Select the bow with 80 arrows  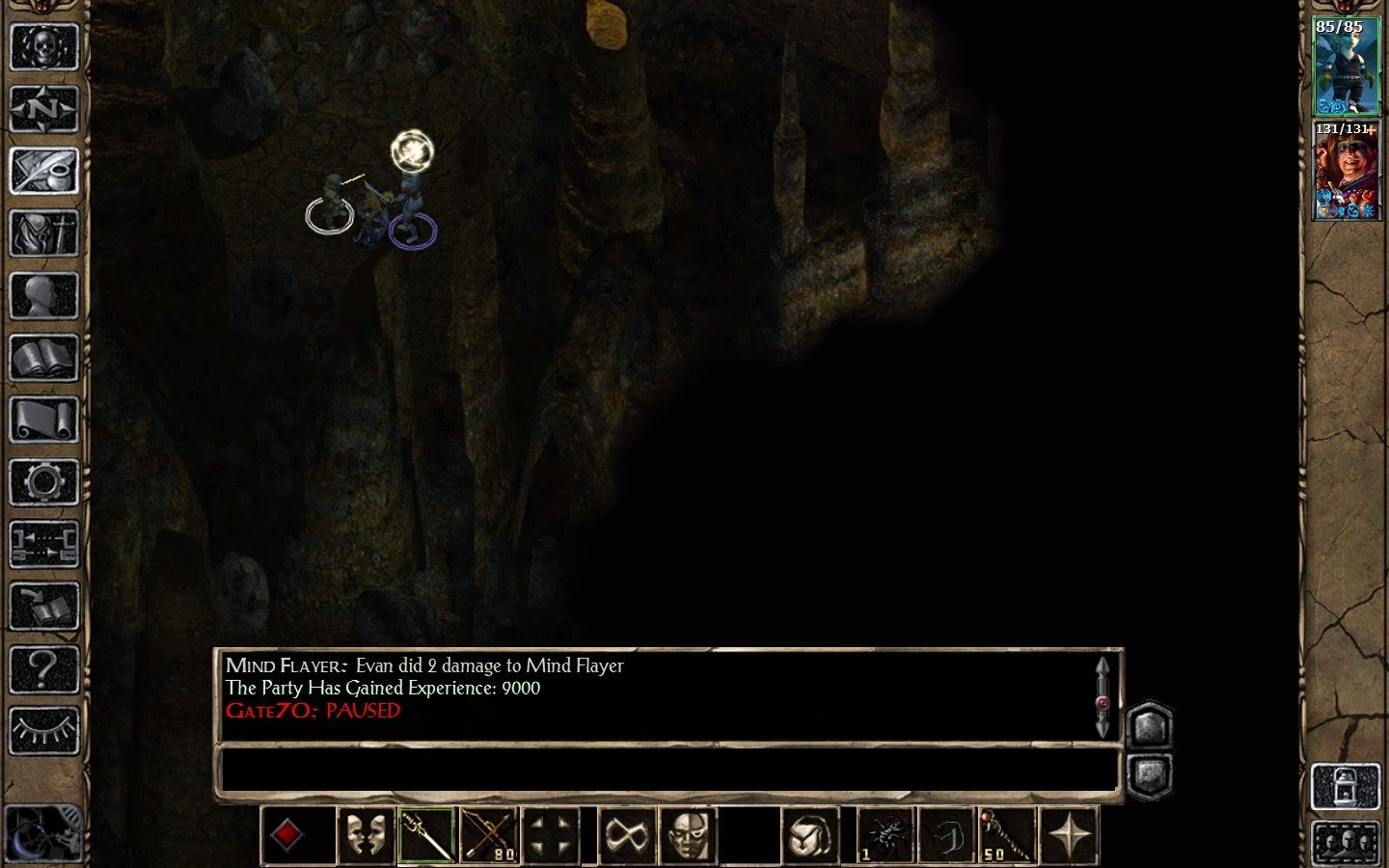coord(488,833)
